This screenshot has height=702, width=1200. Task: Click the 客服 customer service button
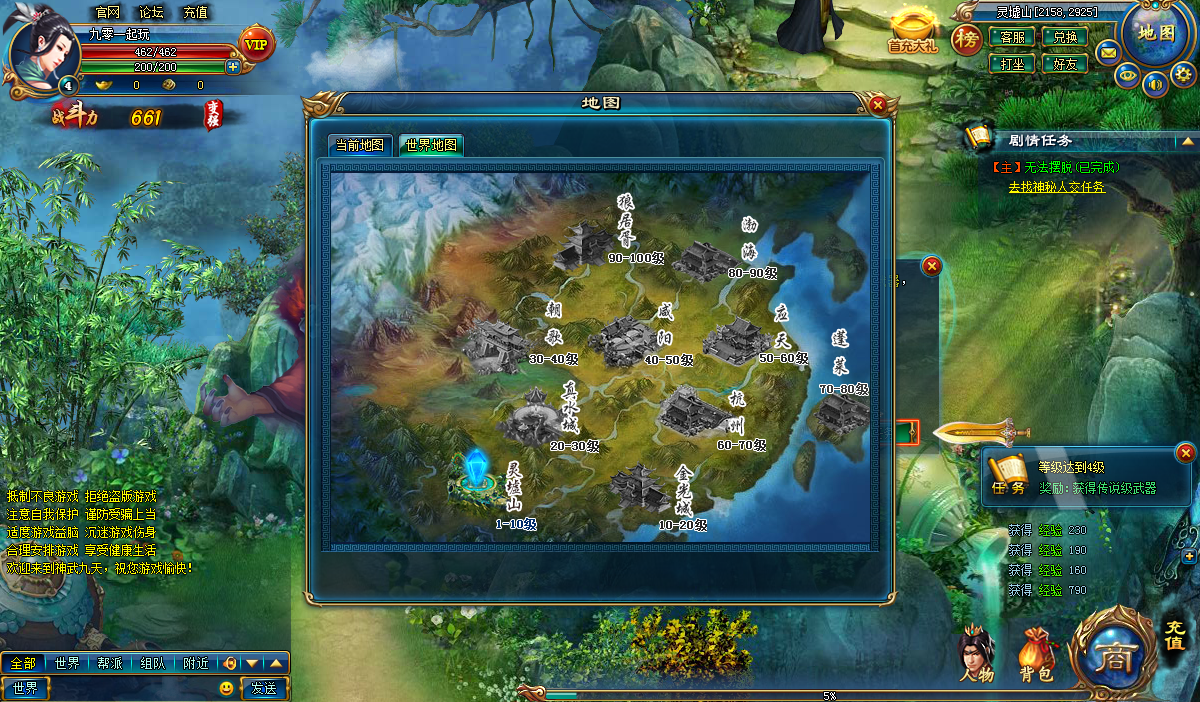click(x=1012, y=37)
